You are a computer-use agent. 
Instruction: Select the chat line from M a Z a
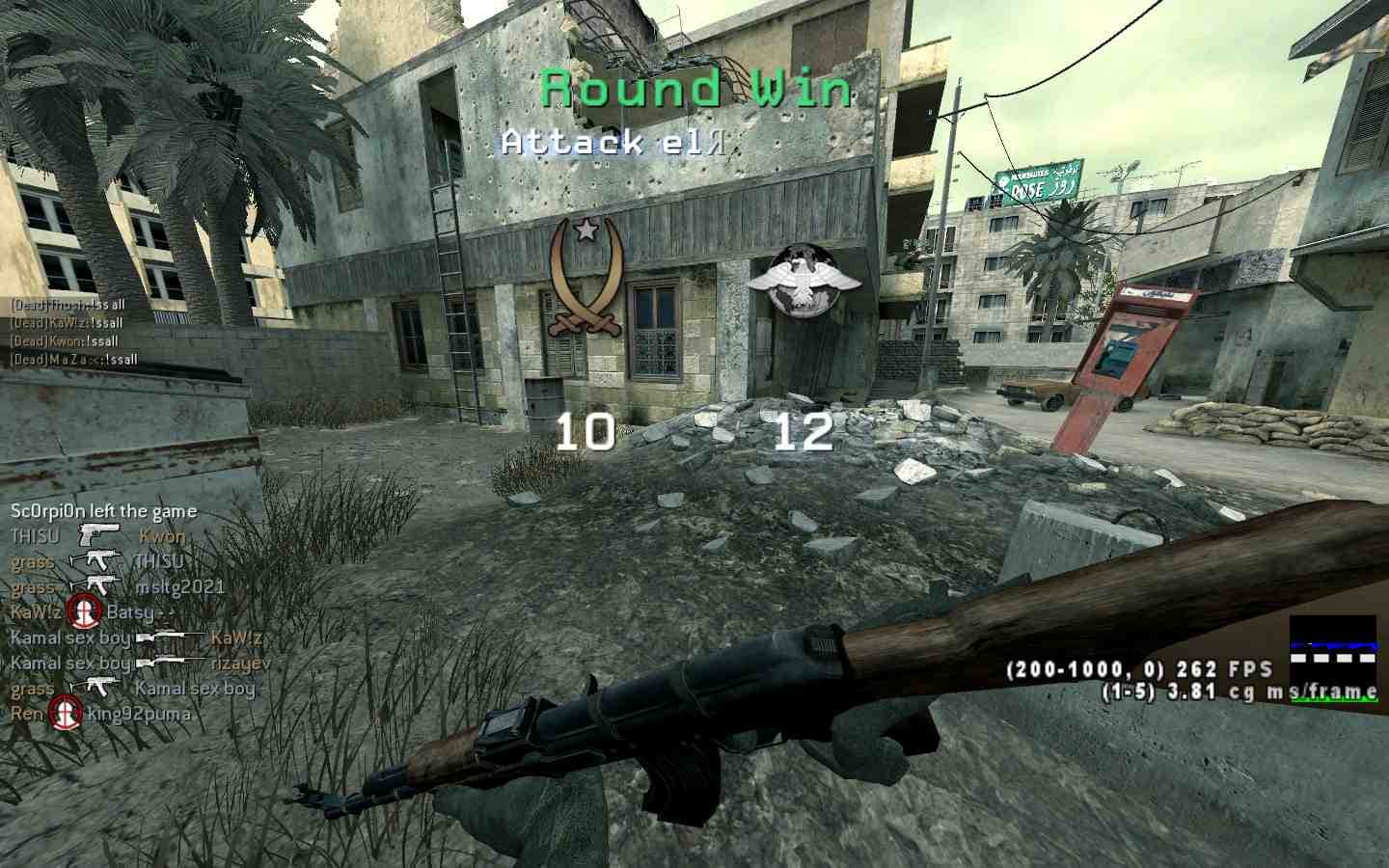pyautogui.click(x=73, y=360)
